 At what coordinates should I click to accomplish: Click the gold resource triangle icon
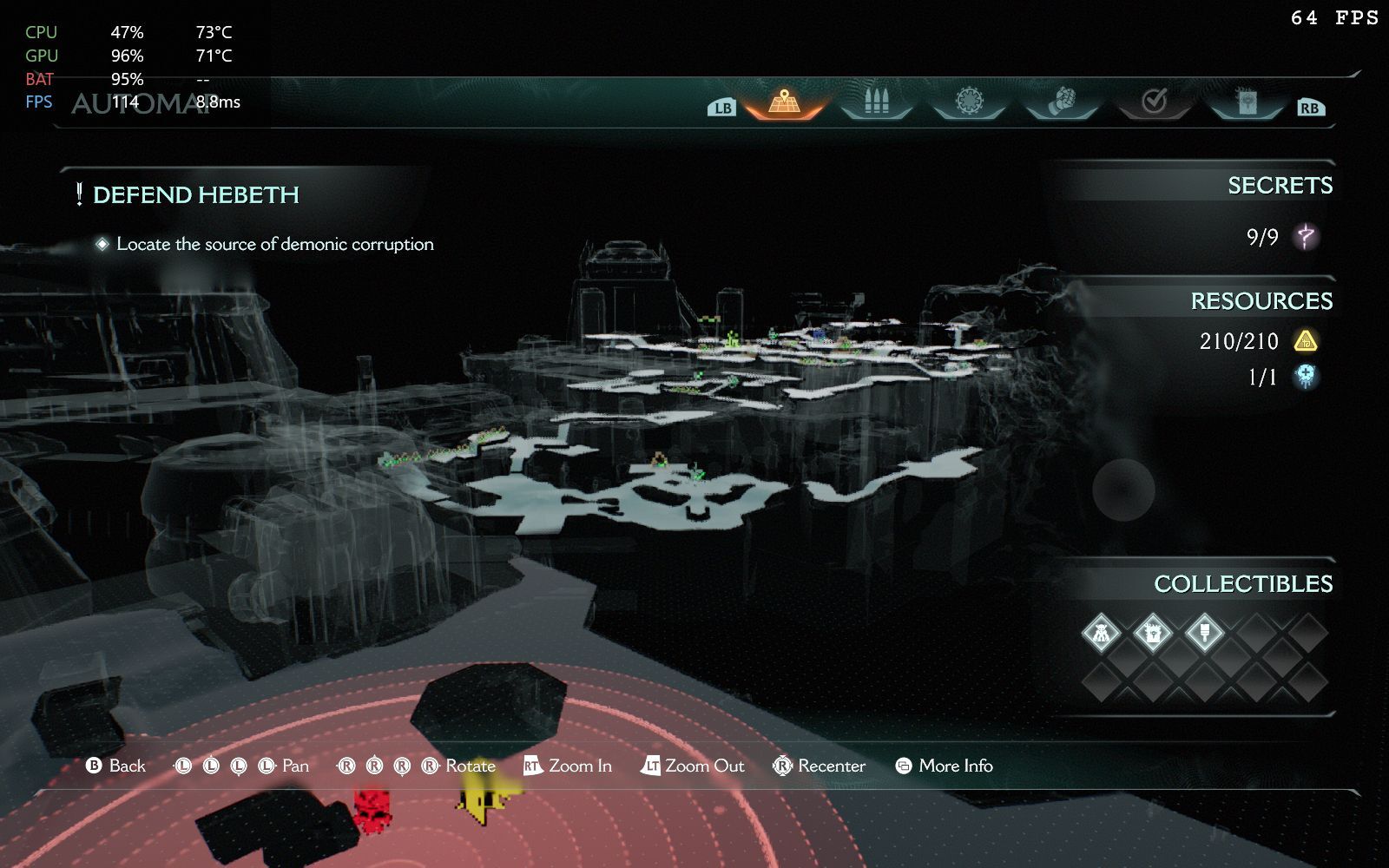point(1305,341)
